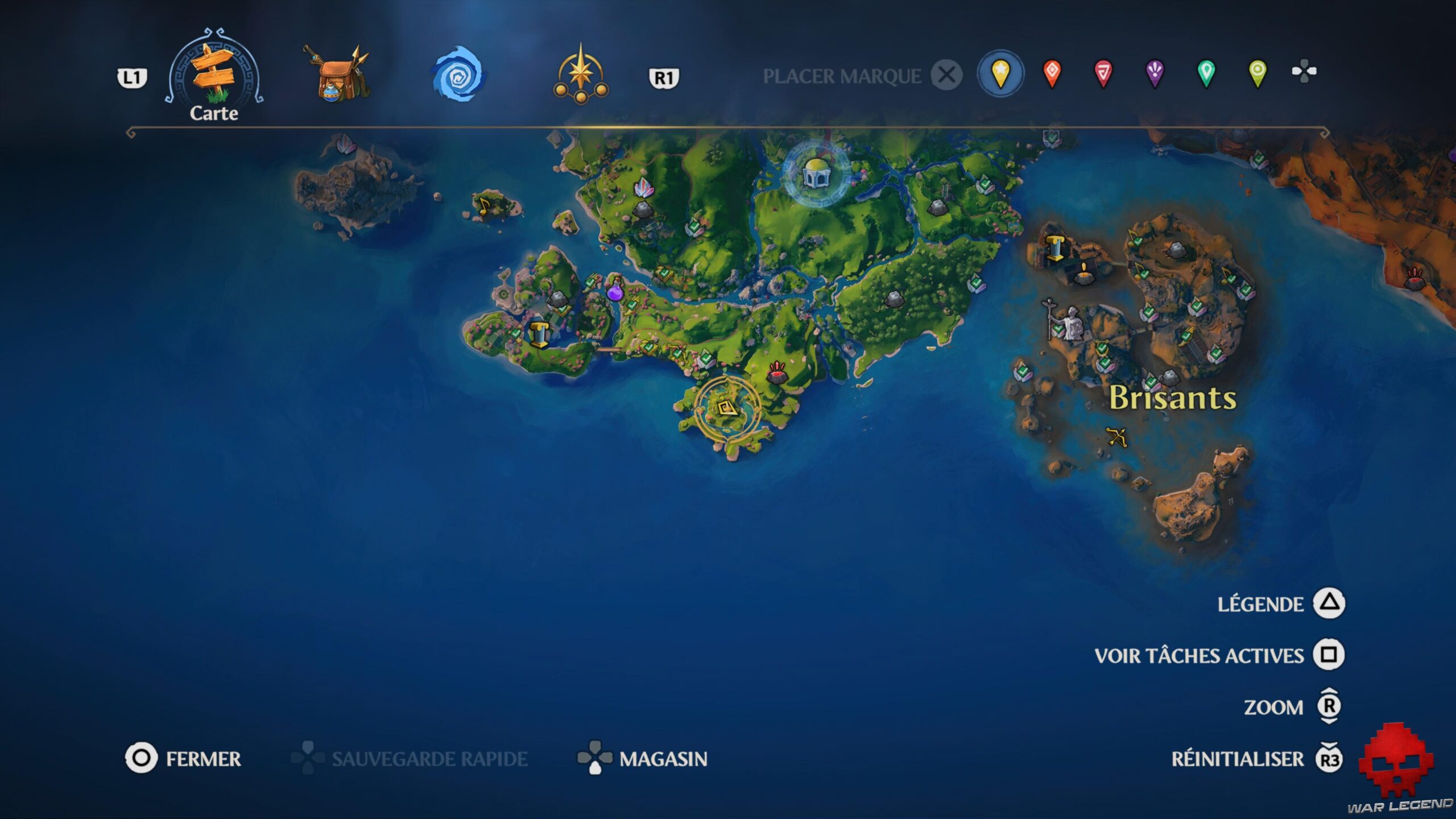Select the inventory bag icon
Viewport: 1456px width, 819px height.
tap(338, 74)
